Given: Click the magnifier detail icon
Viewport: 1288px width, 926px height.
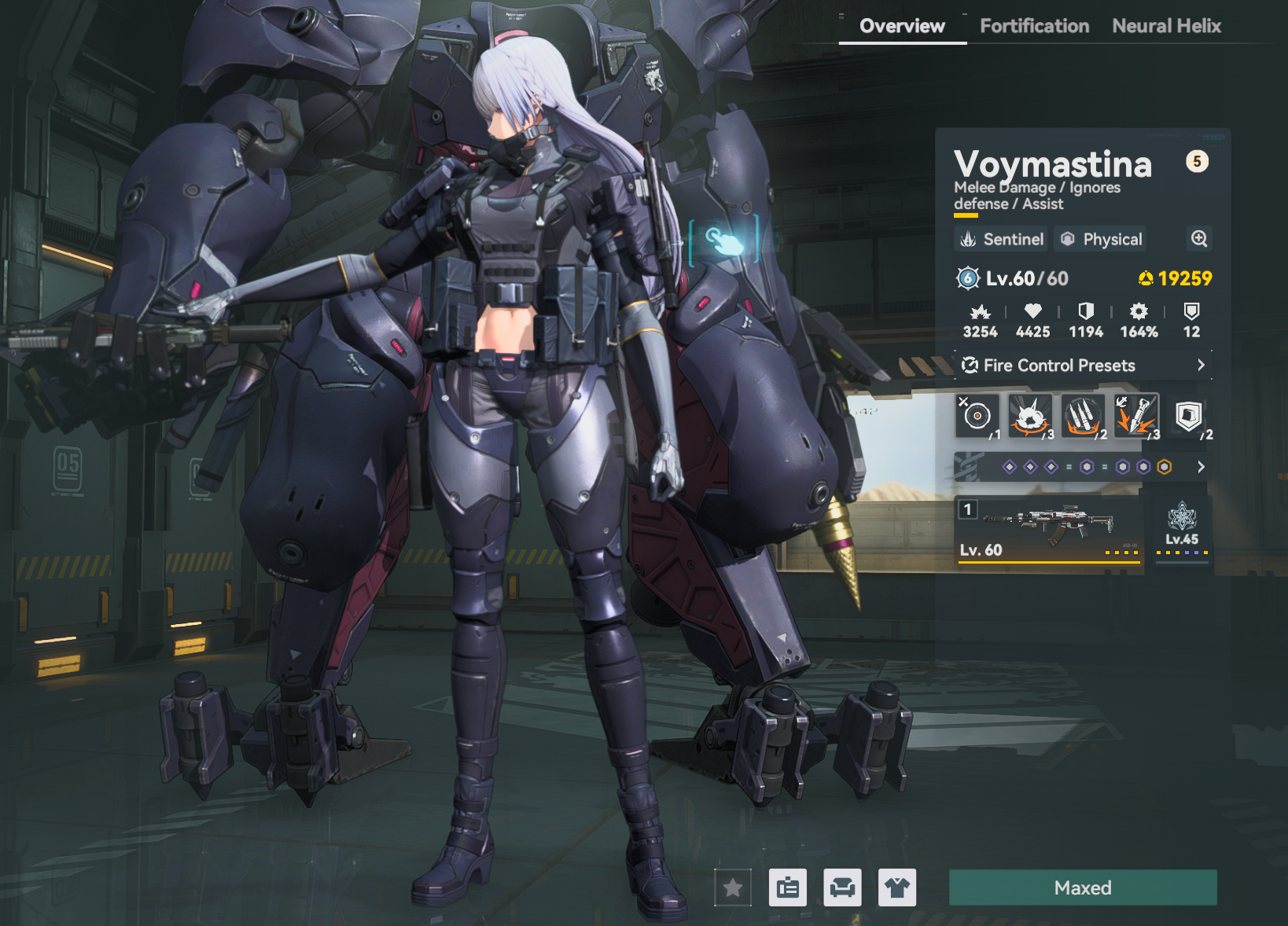Looking at the screenshot, I should [x=1198, y=239].
